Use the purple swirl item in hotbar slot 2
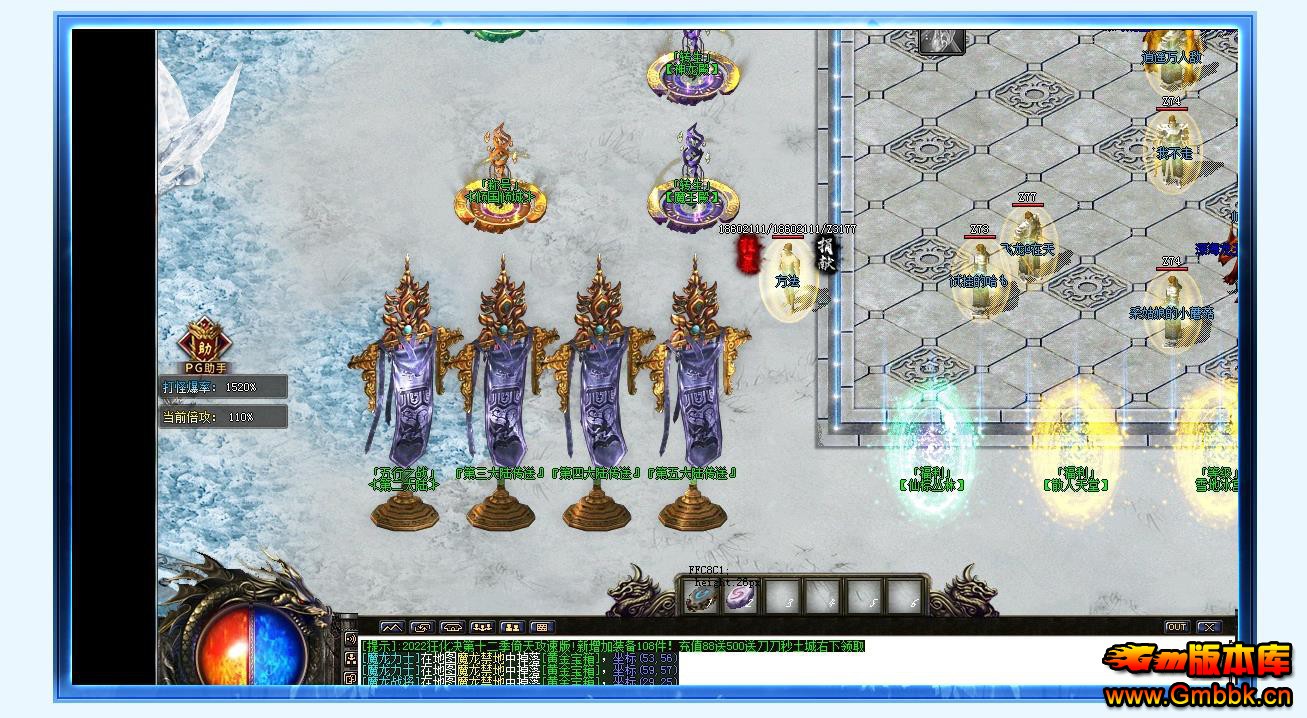 coord(741,598)
